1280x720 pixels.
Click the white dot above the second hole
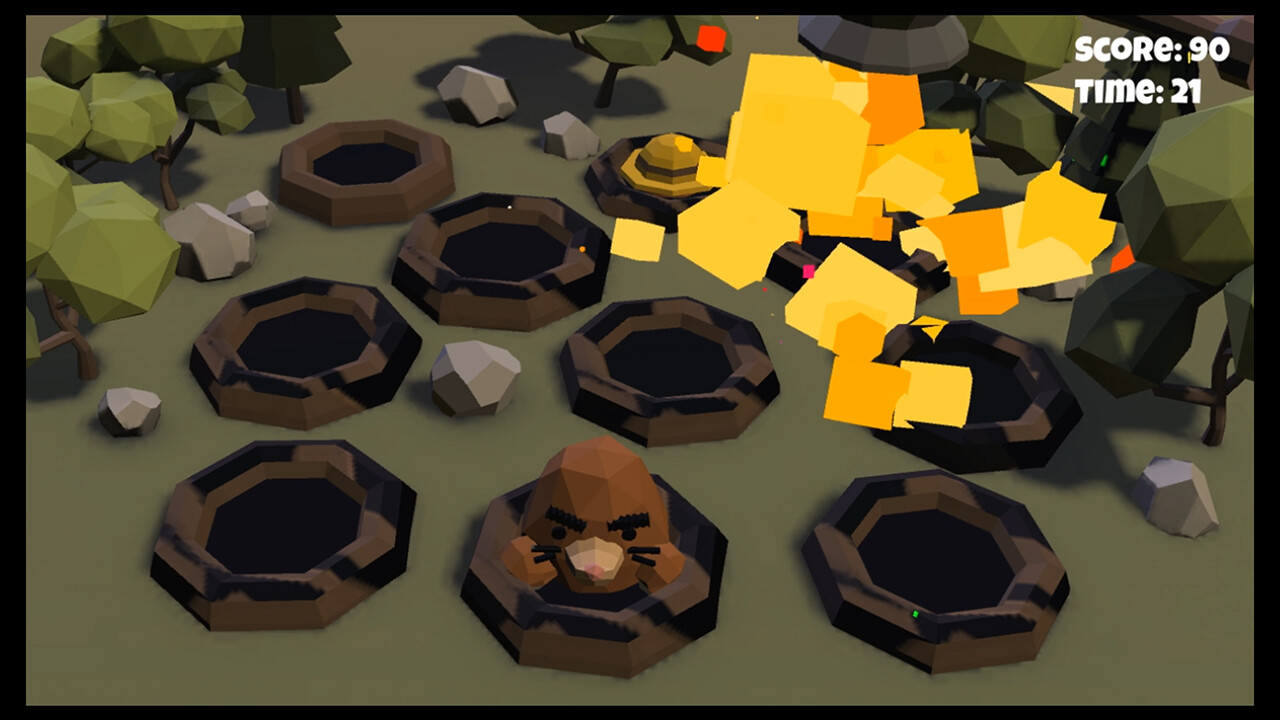pos(509,207)
